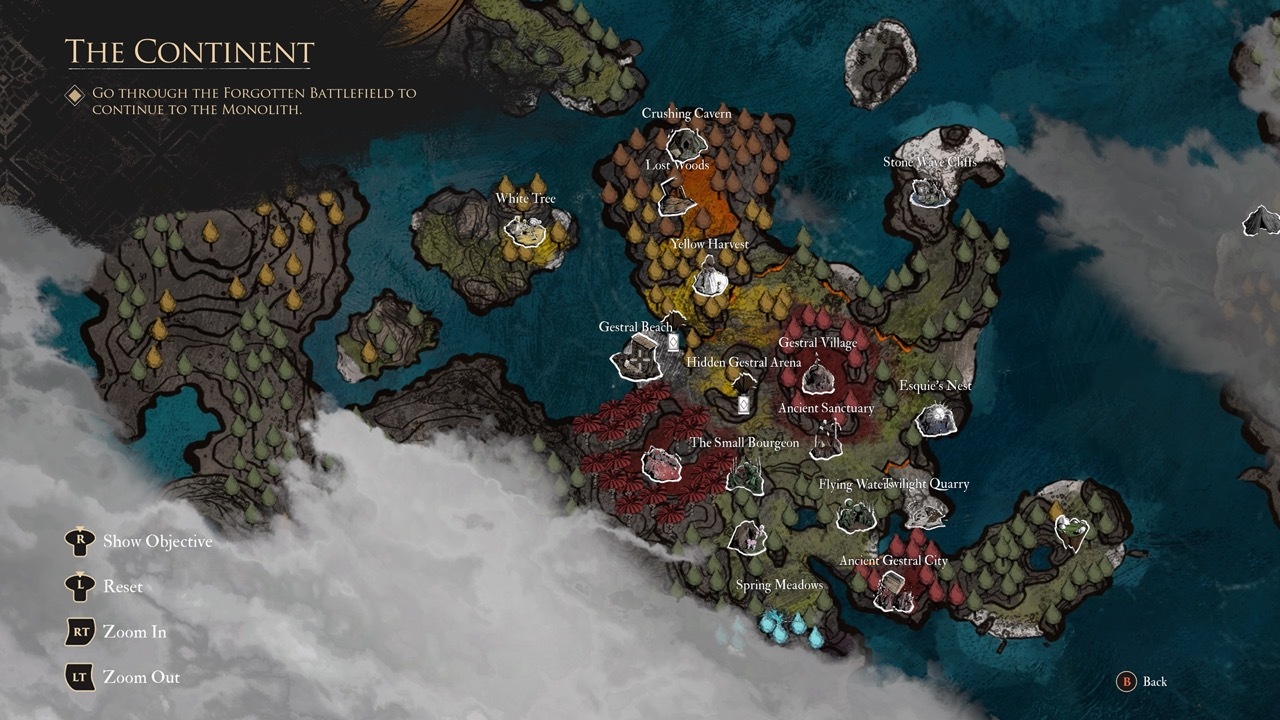The image size is (1280, 720).
Task: Select the Crushing Cavern map marker
Action: (x=687, y=141)
